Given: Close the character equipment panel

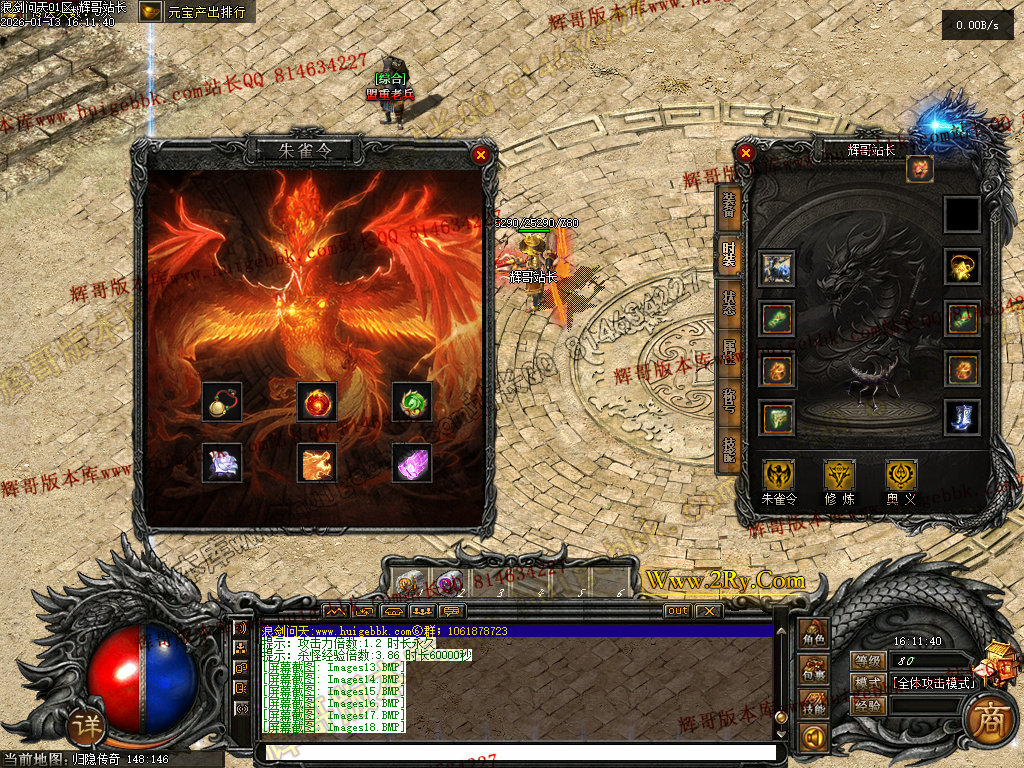Looking at the screenshot, I should 746,154.
